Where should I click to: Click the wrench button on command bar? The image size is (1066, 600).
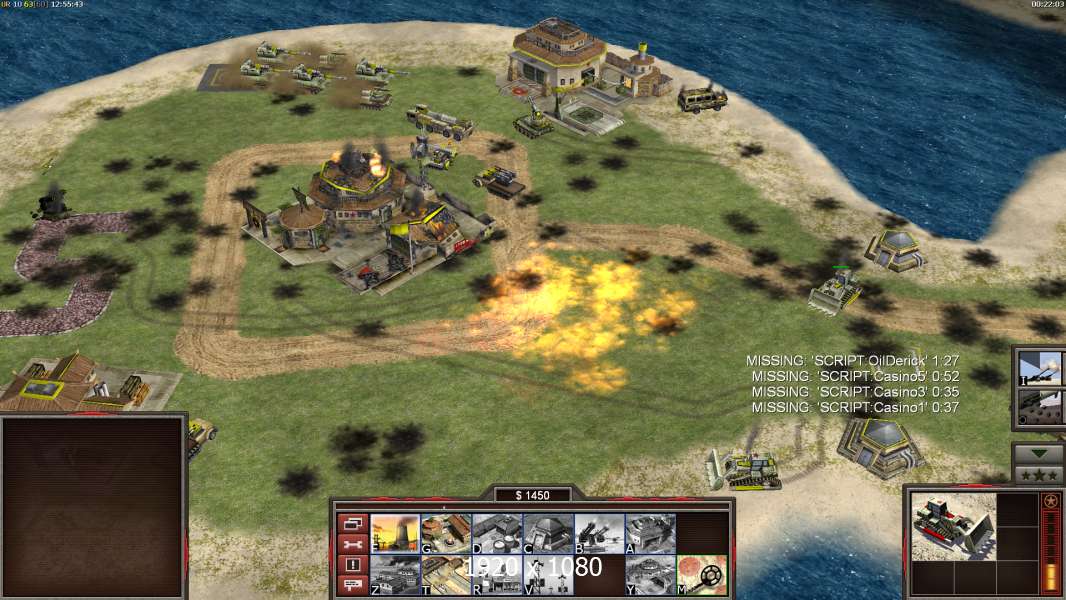(352, 544)
